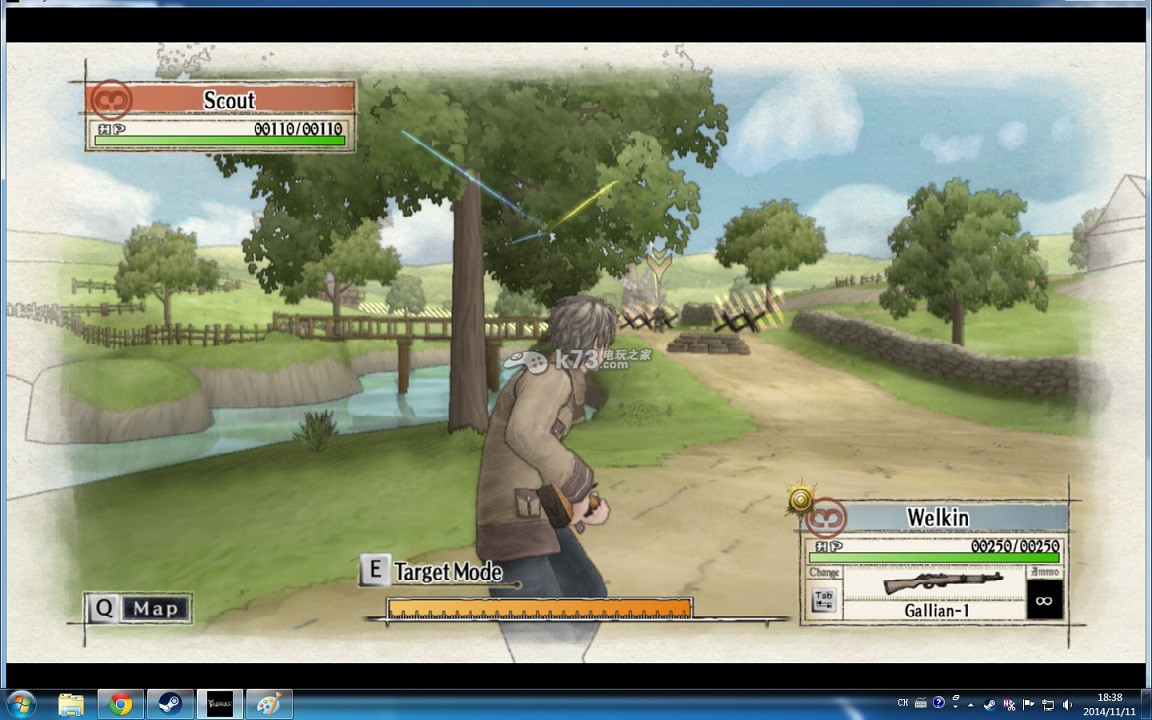The width and height of the screenshot is (1152, 720).
Task: Open the Windows Start menu
Action: [x=21, y=704]
